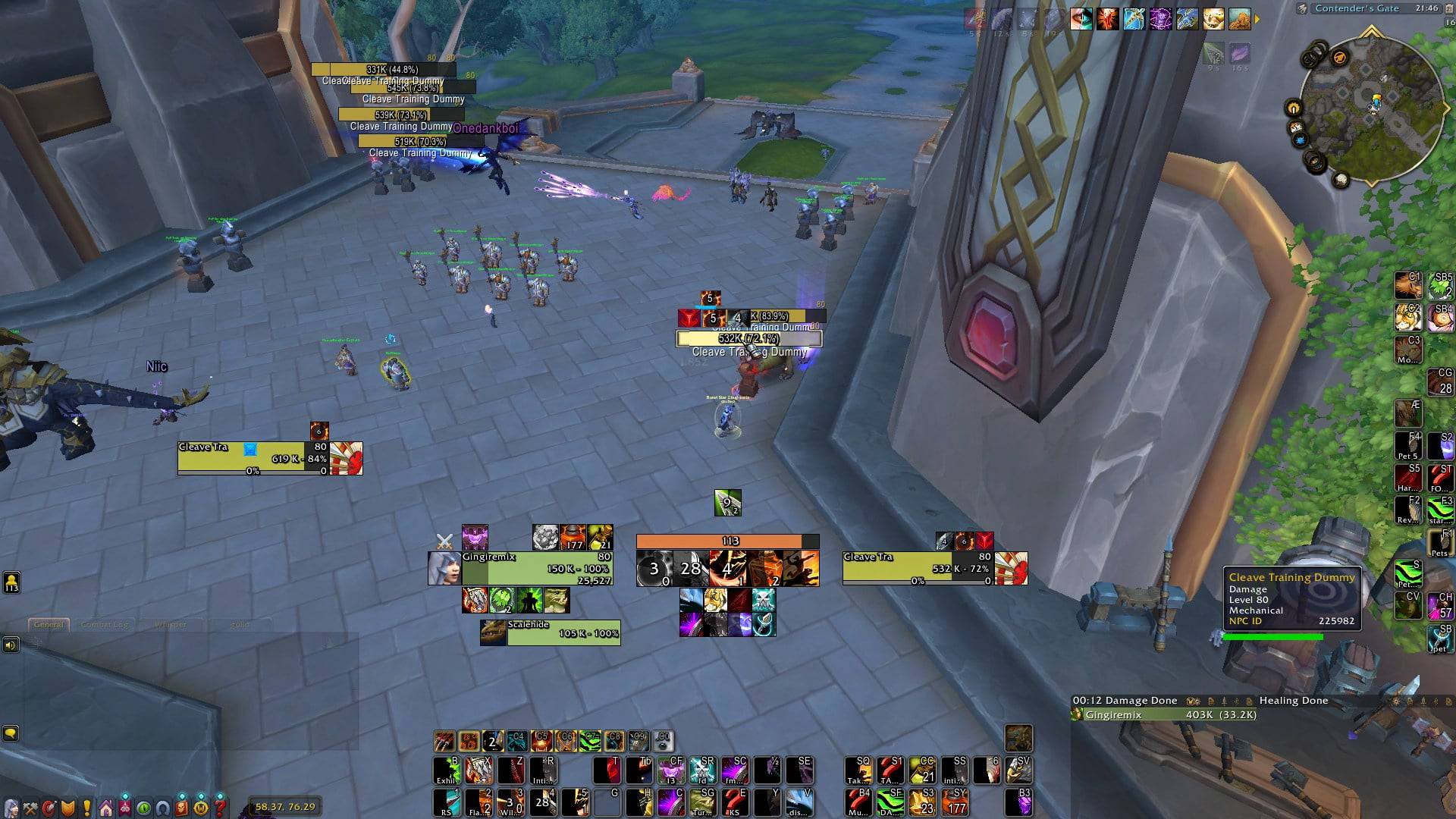Open the purple house micro menu button
This screenshot has width=1456, height=819.
(x=106, y=807)
